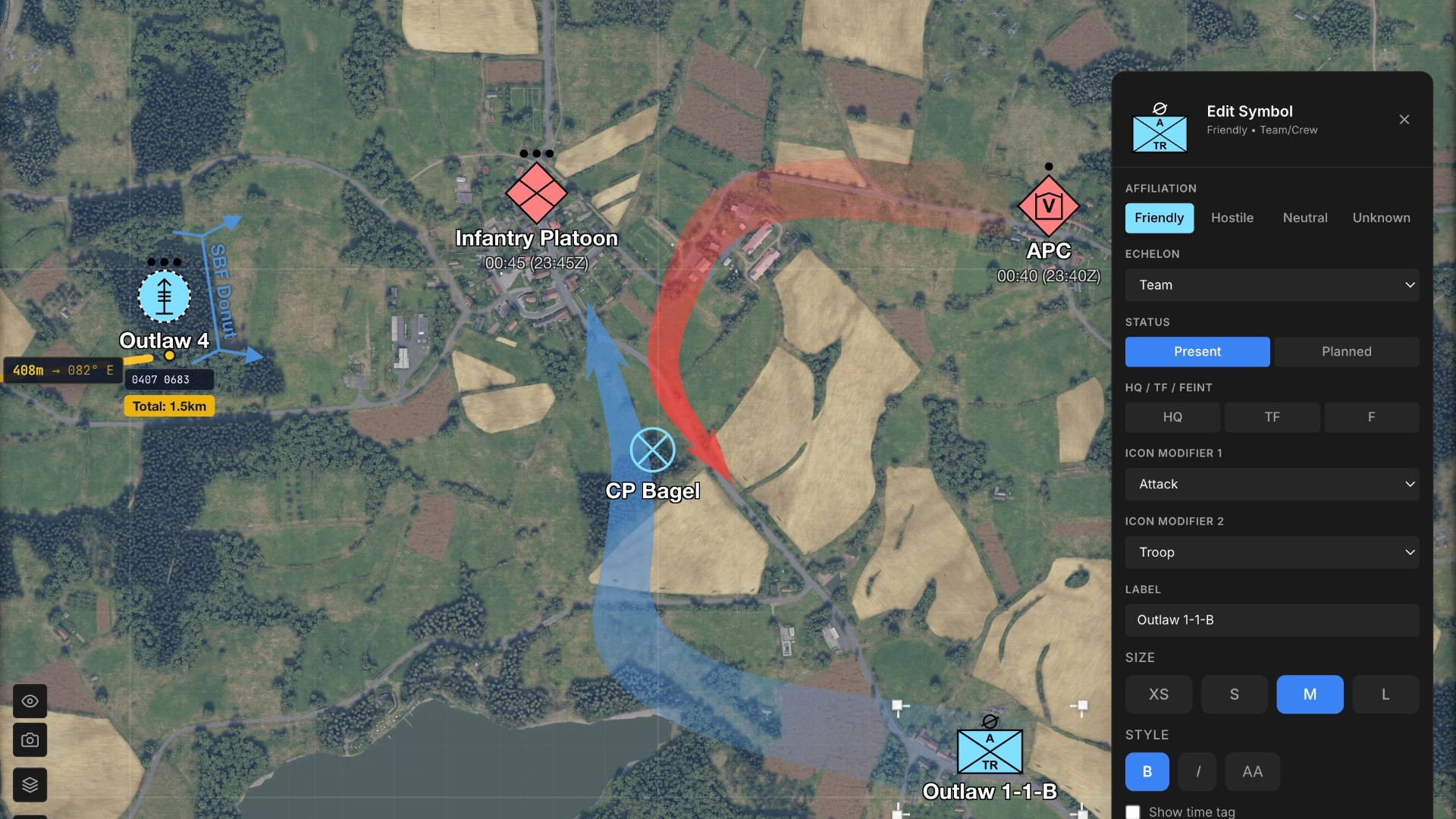Image resolution: width=1456 pixels, height=819 pixels.
Task: Choose size L for the symbol
Action: (1385, 694)
